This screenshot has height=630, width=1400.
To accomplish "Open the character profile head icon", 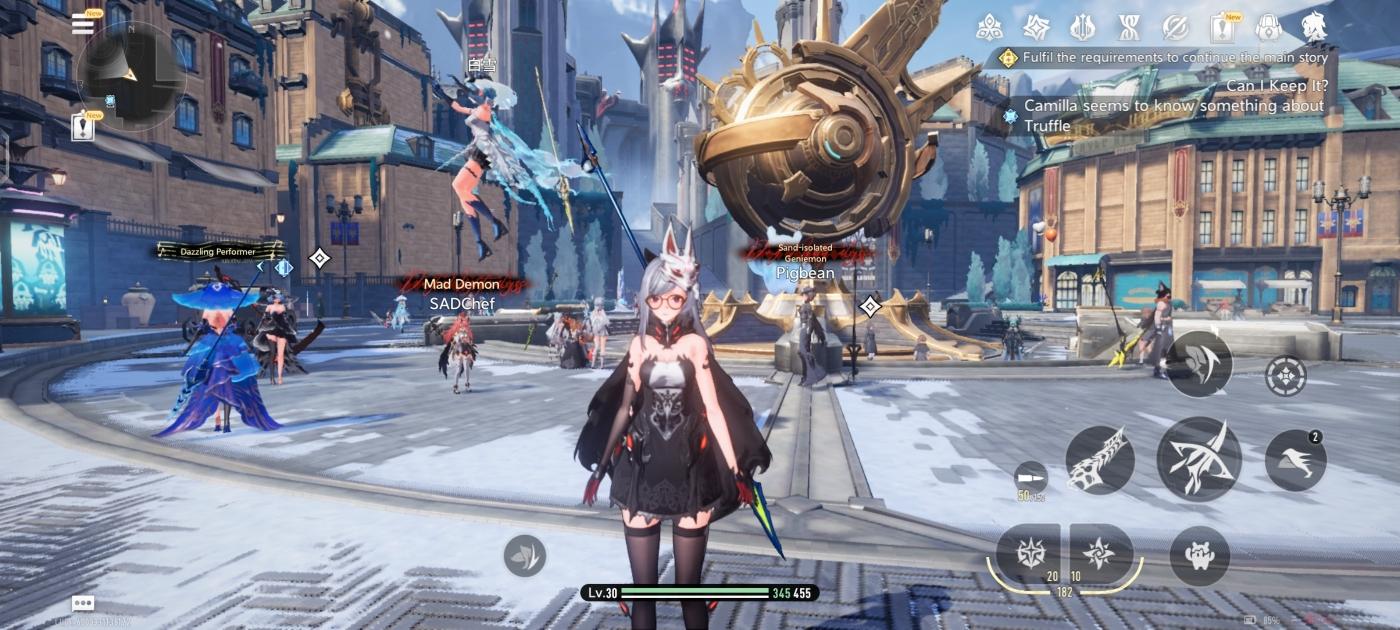I will click(1314, 27).
